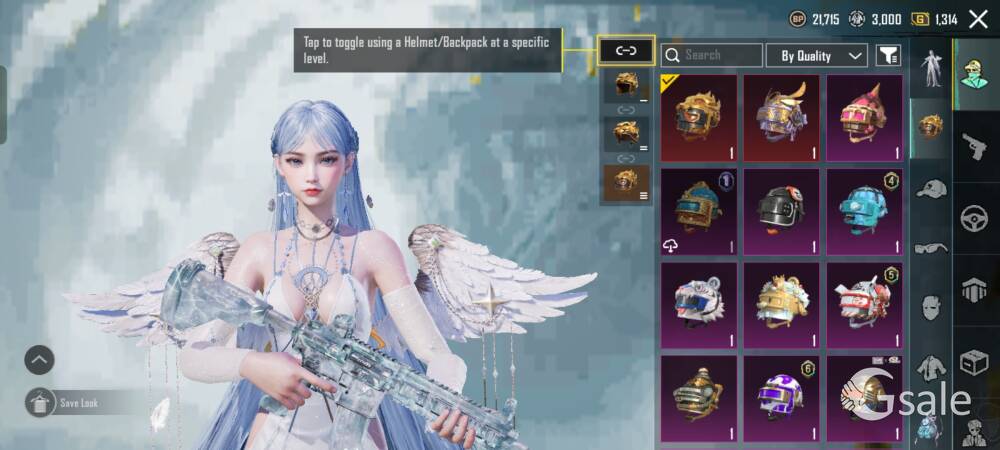Save the current look
The width and height of the screenshot is (1000, 450).
[40, 402]
